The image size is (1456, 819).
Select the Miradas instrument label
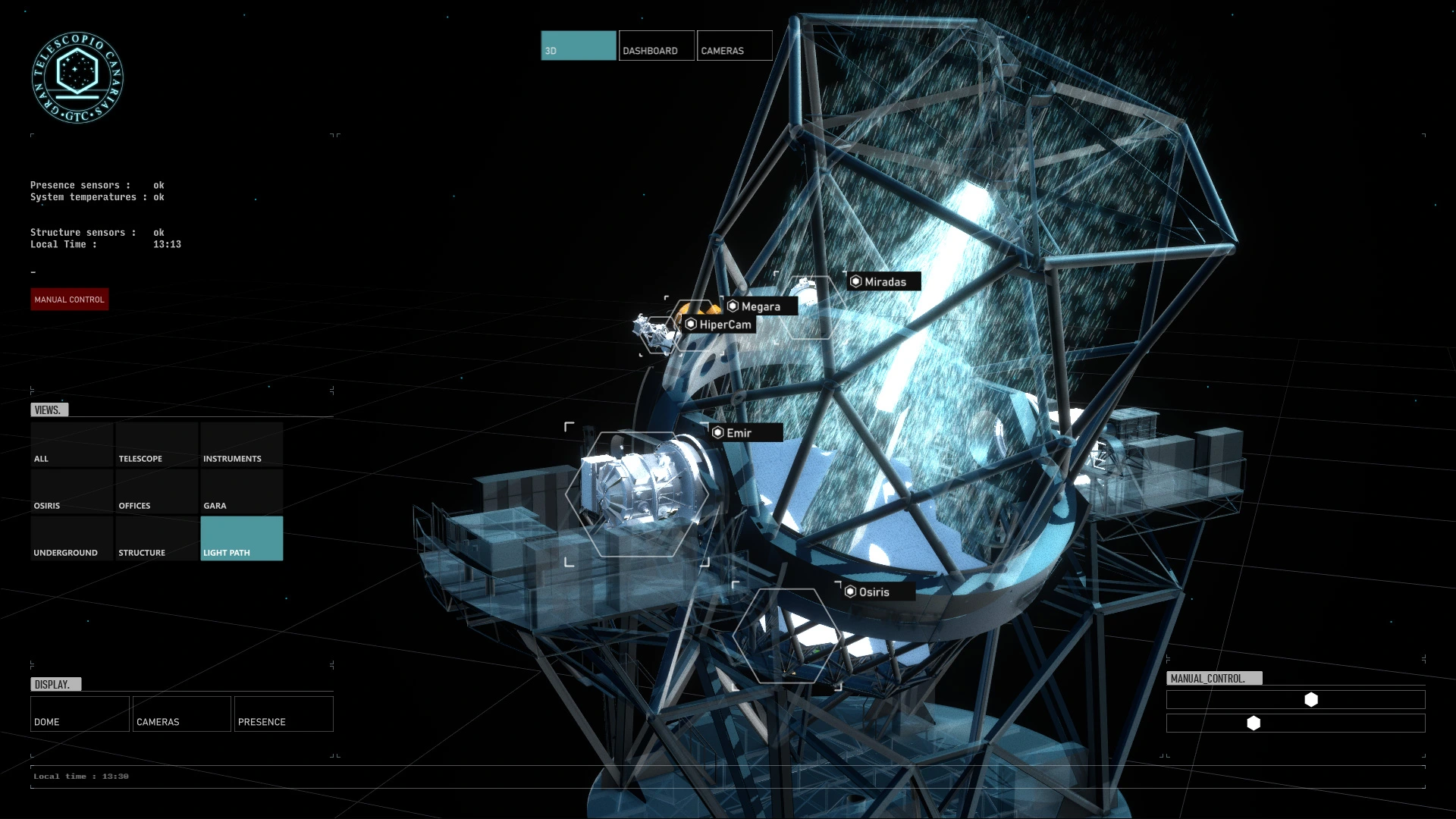pos(884,282)
